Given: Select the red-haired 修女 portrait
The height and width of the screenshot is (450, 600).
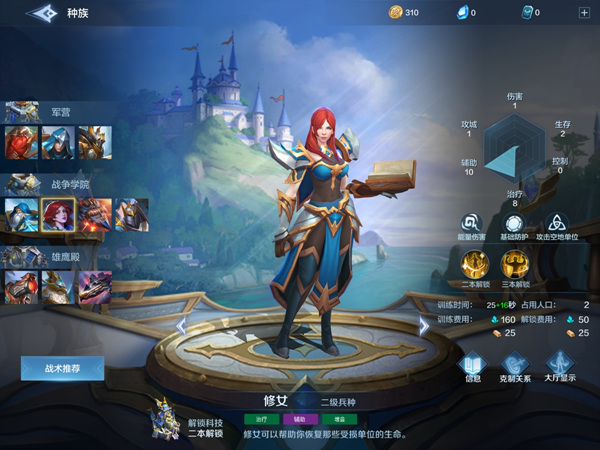Looking at the screenshot, I should pyautogui.click(x=58, y=214).
